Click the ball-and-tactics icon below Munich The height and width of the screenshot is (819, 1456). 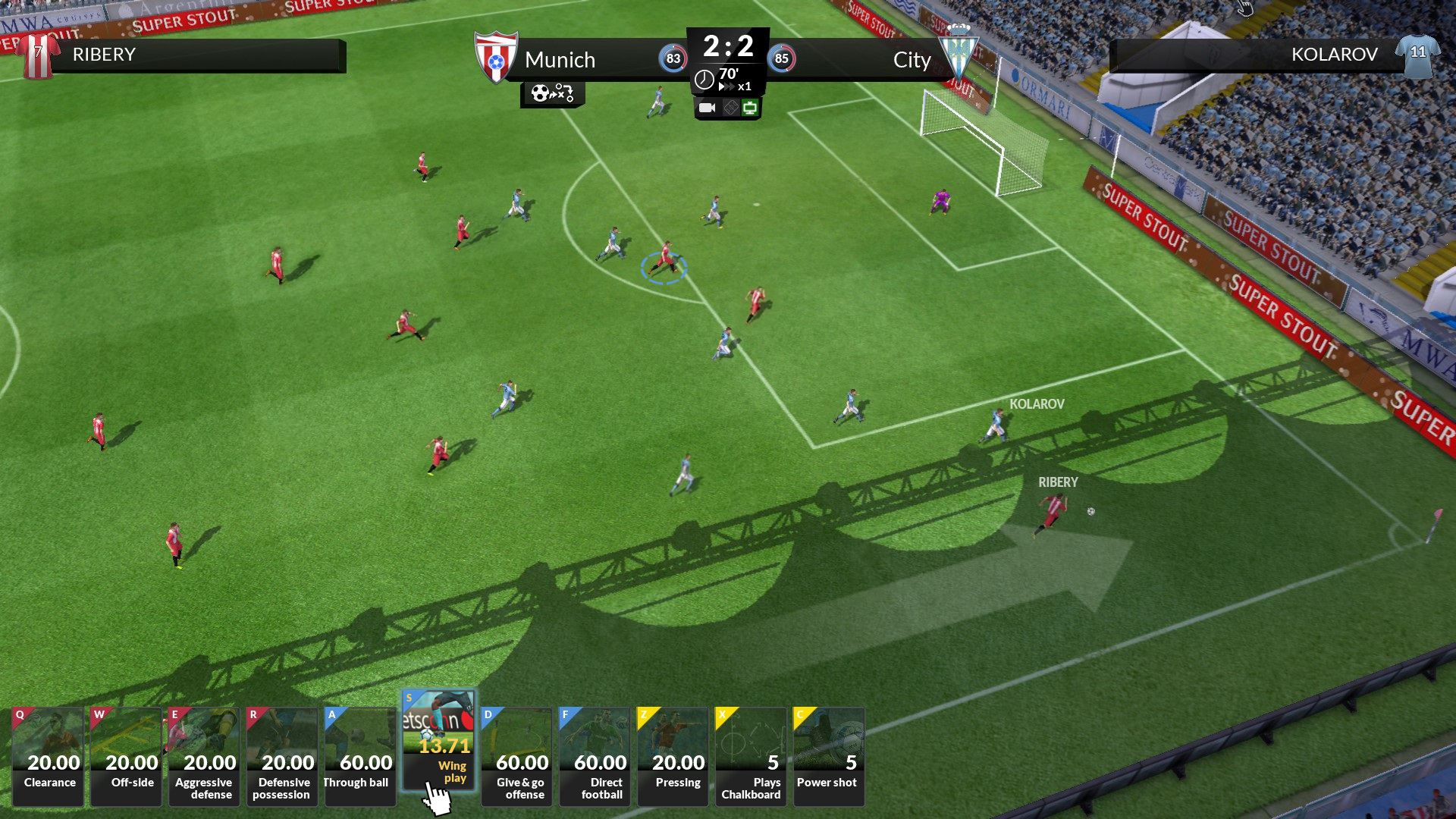(553, 94)
